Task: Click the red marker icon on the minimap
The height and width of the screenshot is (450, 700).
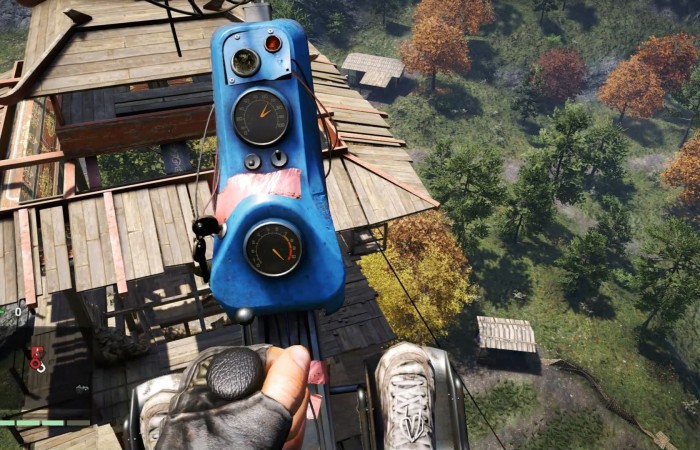Action: 38,358
